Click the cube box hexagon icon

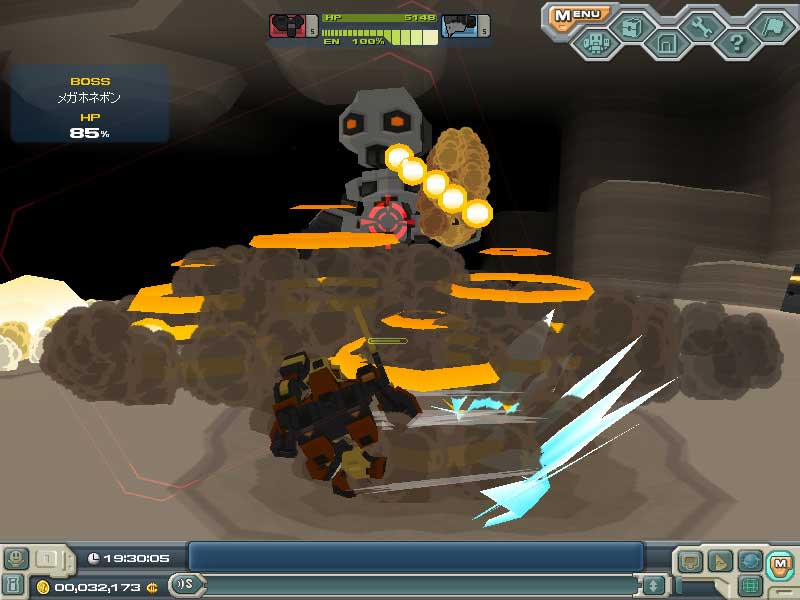tap(631, 25)
